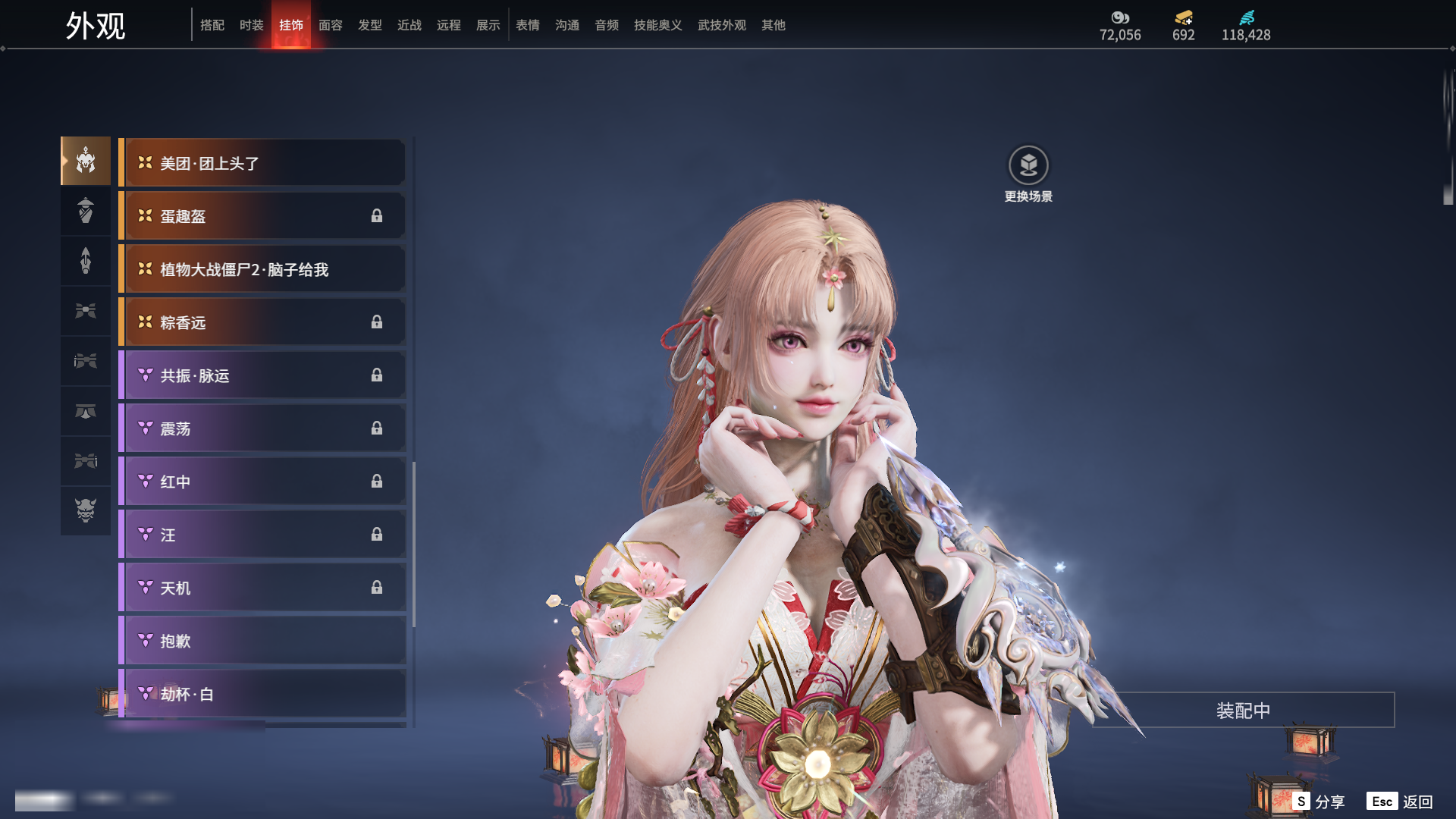This screenshot has height=819, width=1456.
Task: Select the 劫杯·白 accessory
Action: [x=262, y=694]
